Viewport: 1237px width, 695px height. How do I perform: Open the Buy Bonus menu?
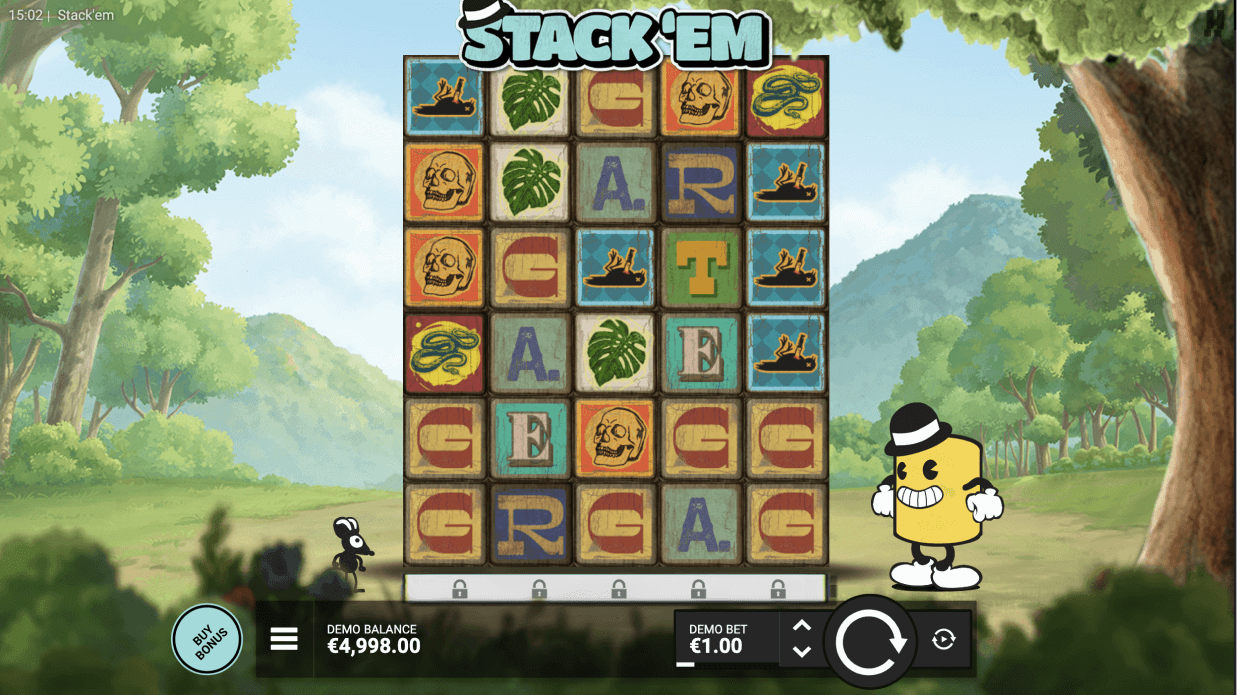[x=207, y=639]
